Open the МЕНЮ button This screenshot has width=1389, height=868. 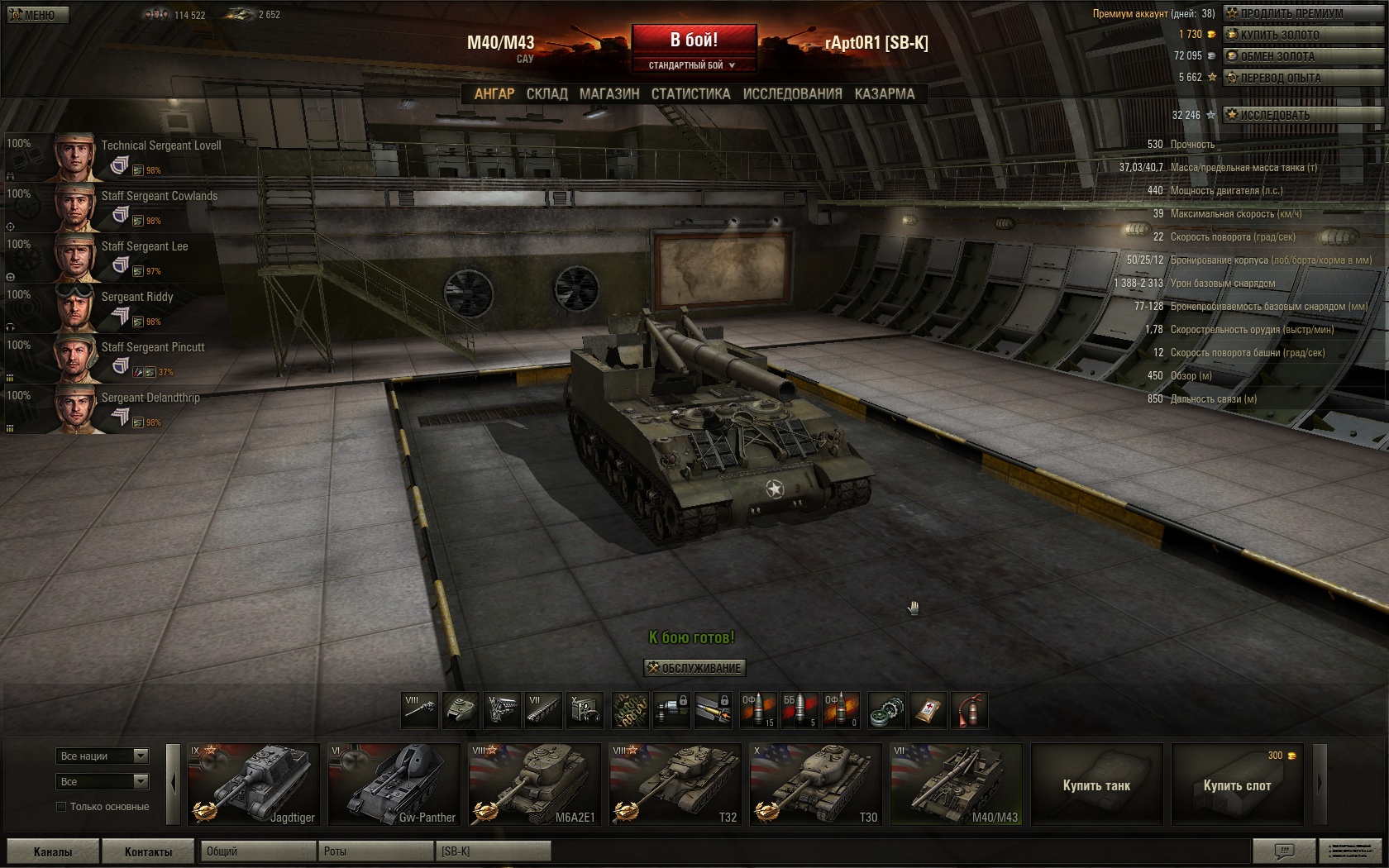point(37,14)
